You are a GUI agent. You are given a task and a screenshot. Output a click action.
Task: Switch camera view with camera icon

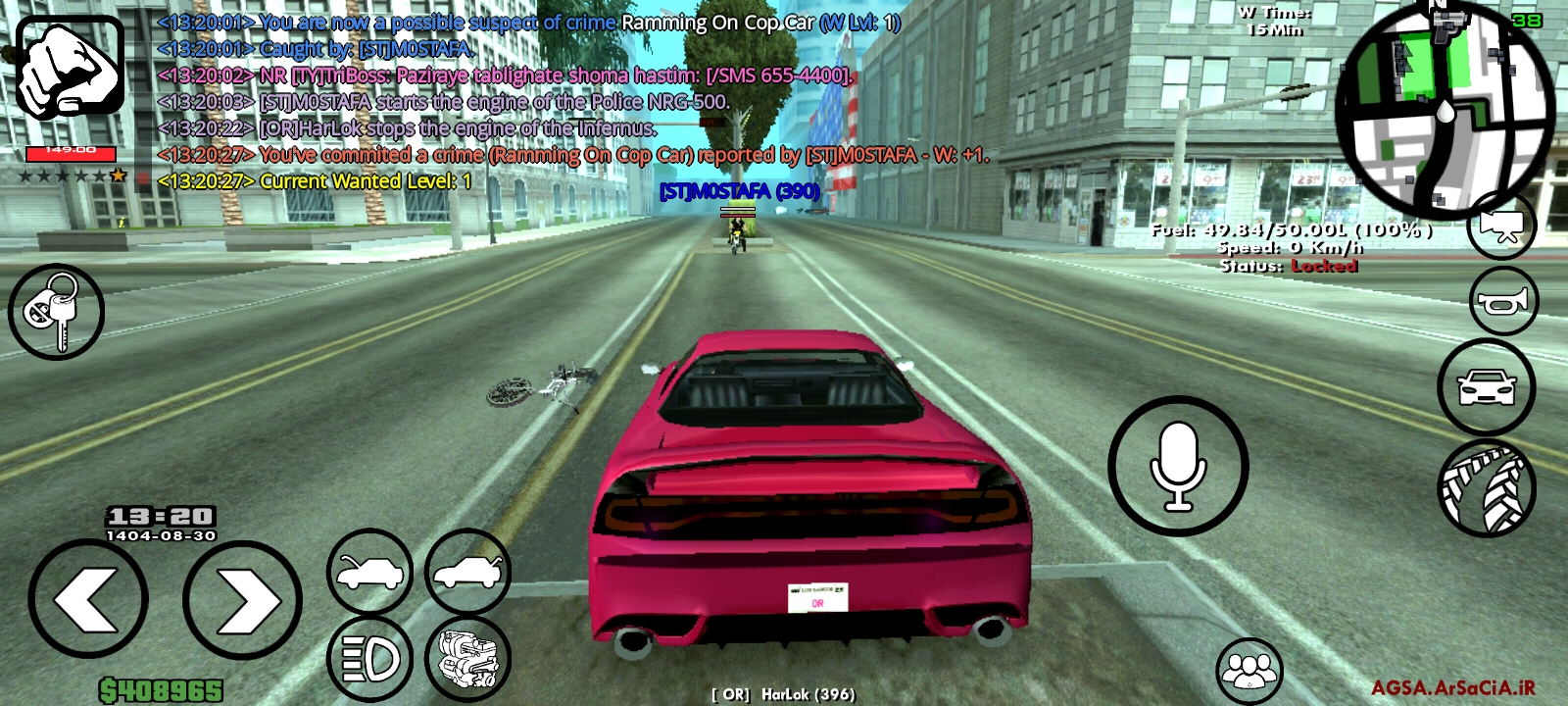tap(1501, 226)
